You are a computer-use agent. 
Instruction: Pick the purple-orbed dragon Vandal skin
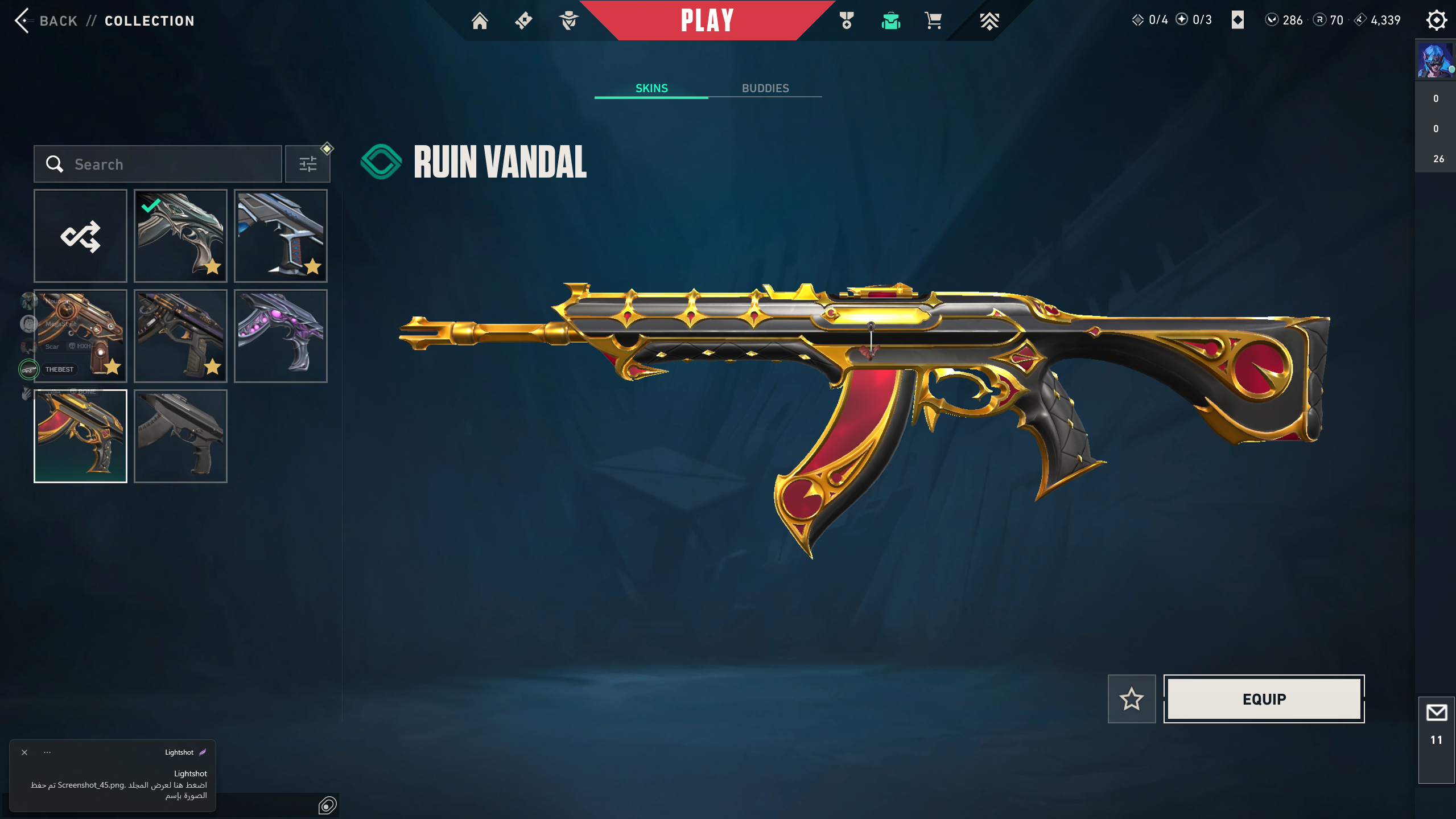click(281, 336)
